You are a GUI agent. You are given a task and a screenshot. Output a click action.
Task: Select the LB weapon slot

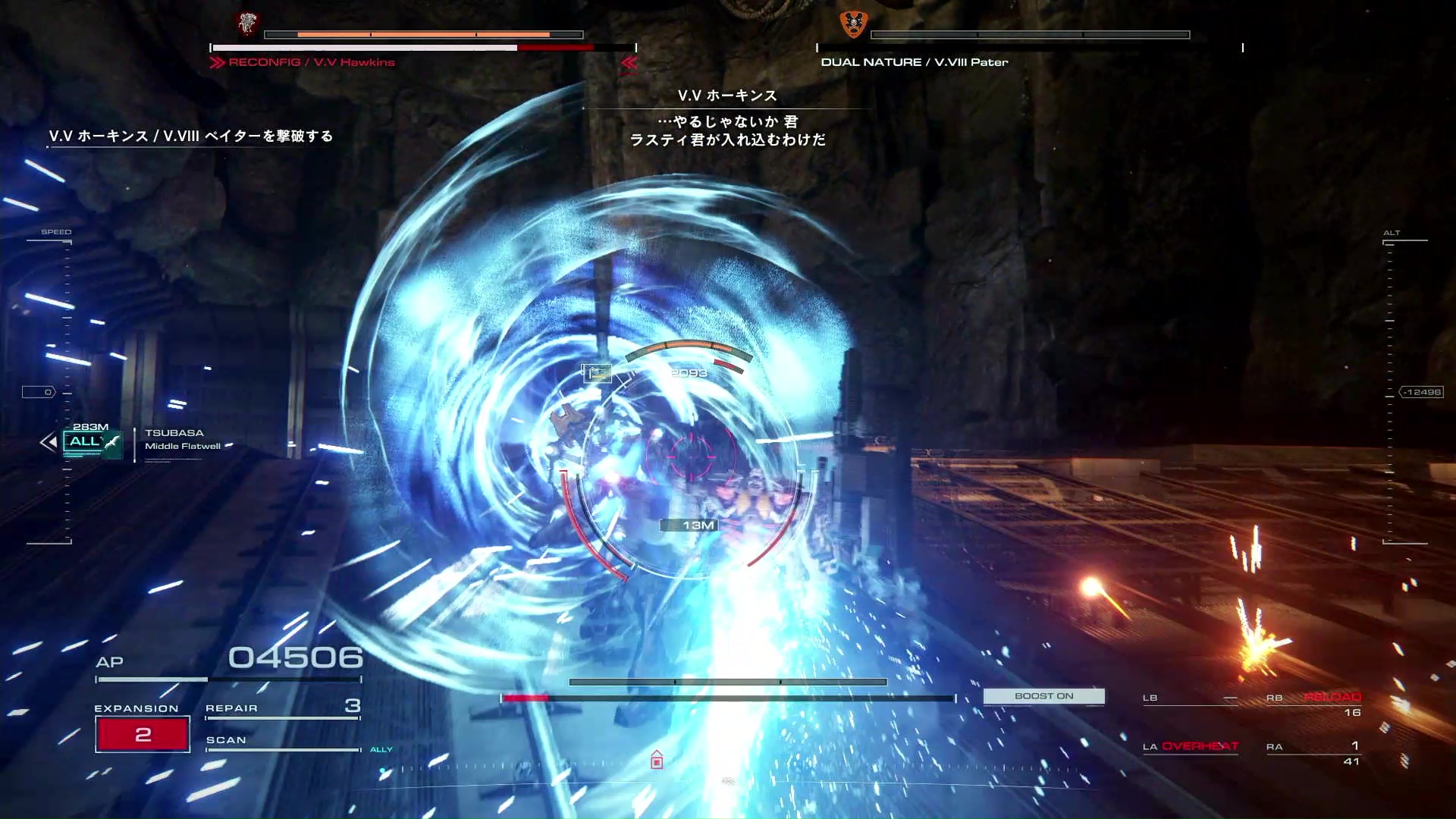tap(1190, 698)
